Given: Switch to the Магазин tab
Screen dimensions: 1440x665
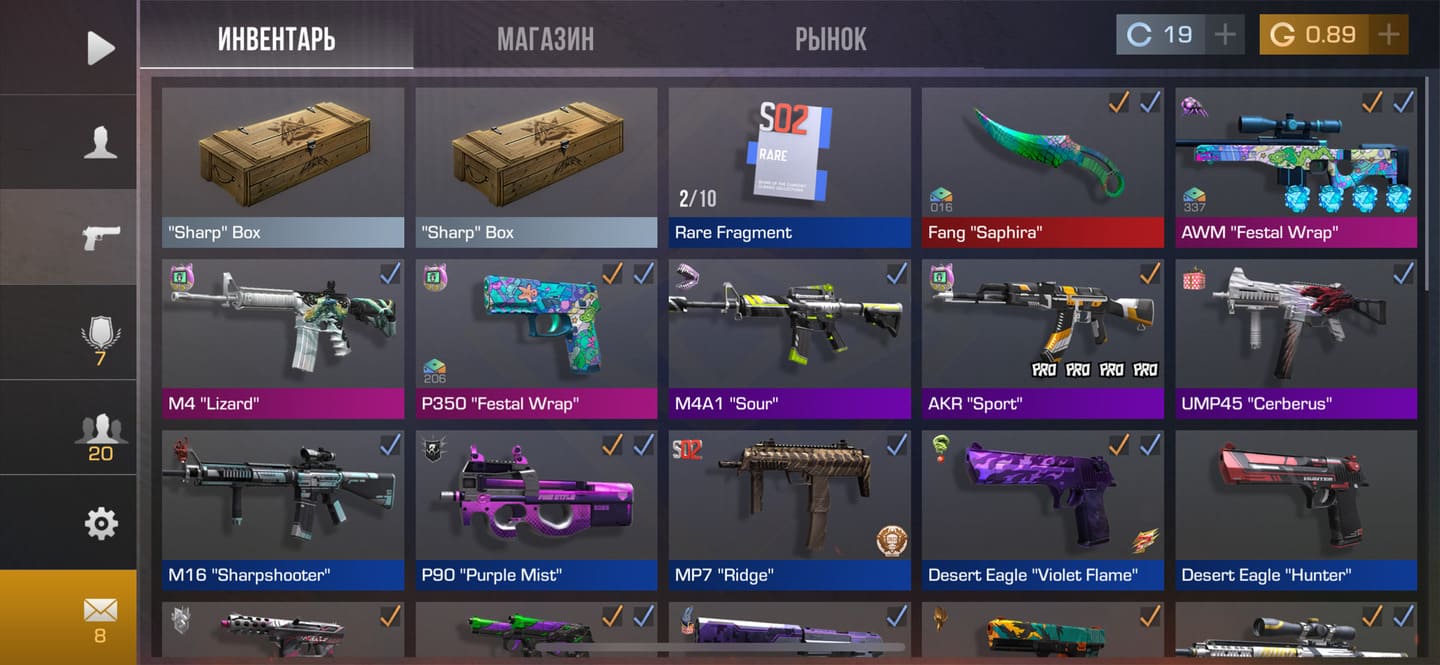Looking at the screenshot, I should click(x=545, y=38).
